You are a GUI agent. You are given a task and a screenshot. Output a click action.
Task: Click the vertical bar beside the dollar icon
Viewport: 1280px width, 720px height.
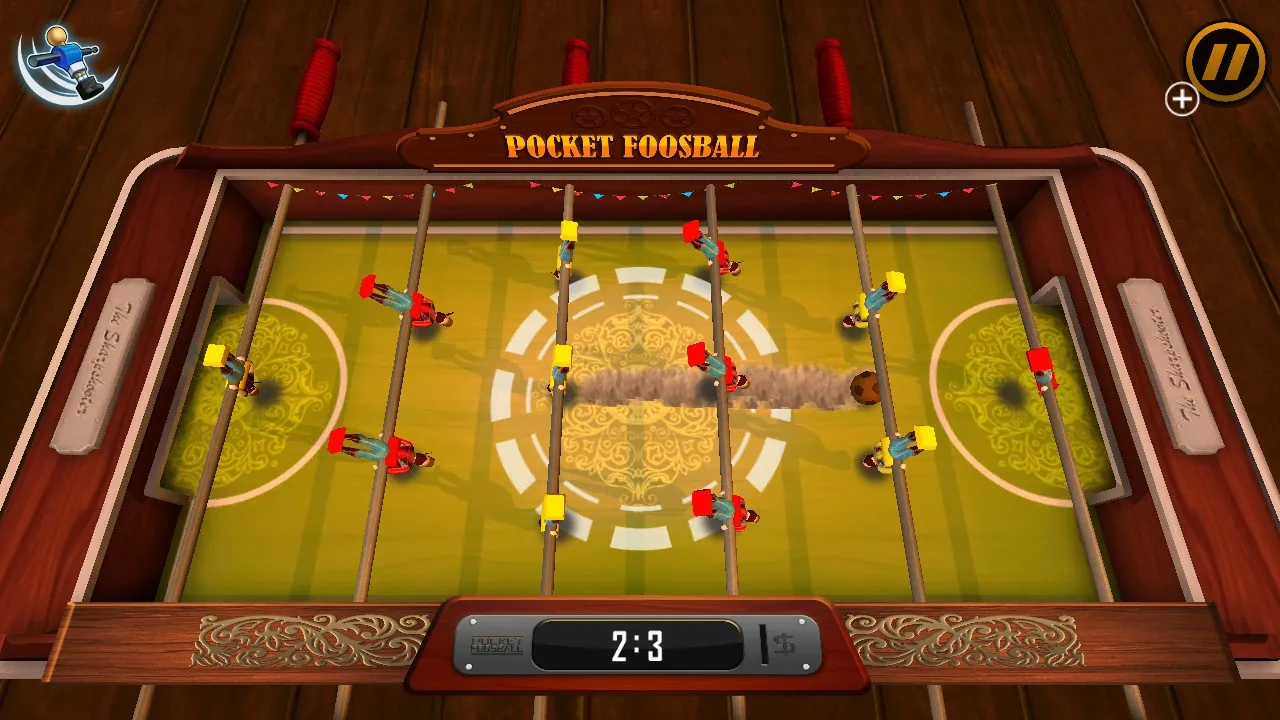765,643
